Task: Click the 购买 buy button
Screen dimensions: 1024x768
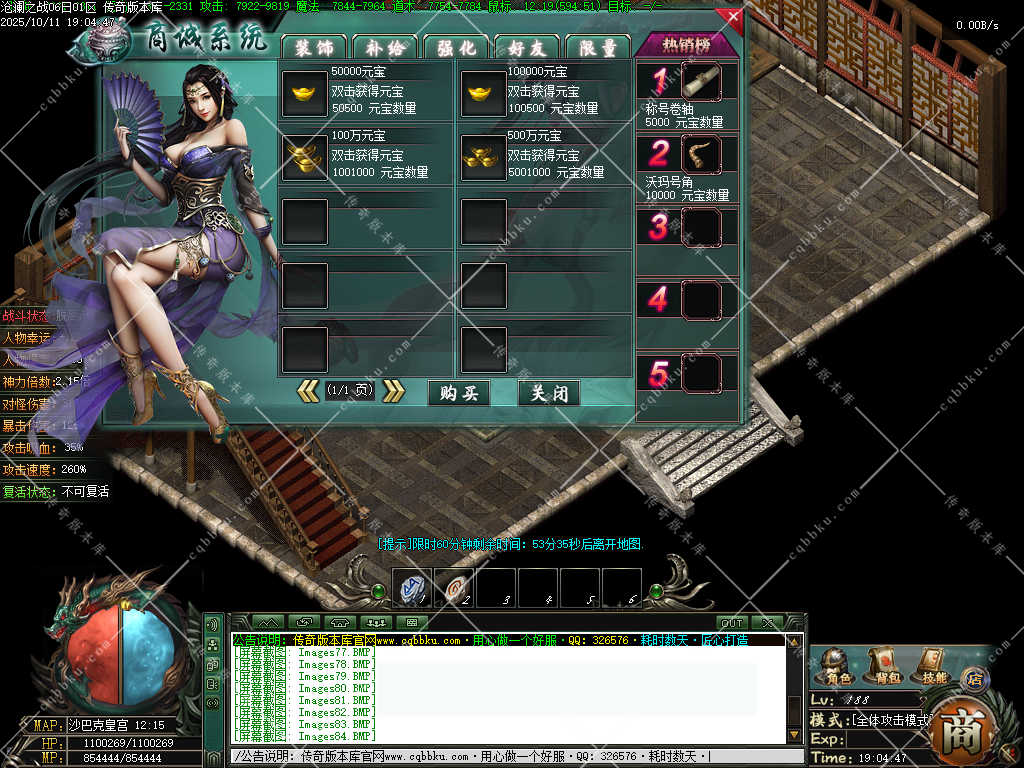Action: tap(459, 393)
